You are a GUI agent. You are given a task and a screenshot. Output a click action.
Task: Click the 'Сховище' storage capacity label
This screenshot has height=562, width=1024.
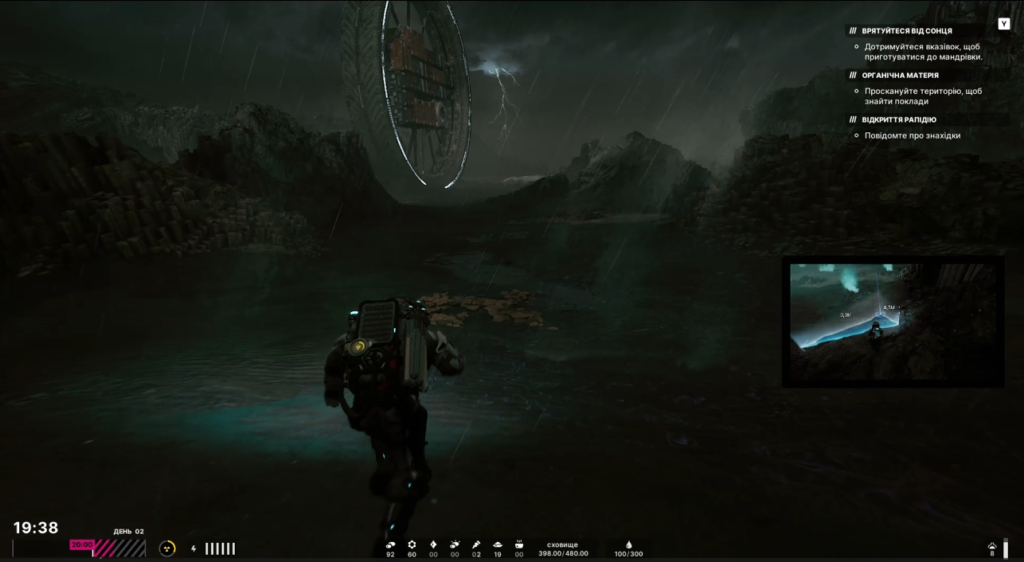(563, 544)
